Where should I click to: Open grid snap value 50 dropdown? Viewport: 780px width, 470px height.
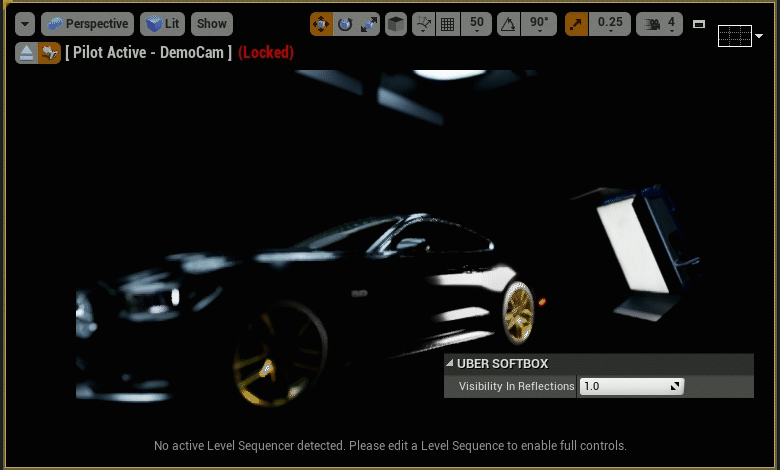477,24
